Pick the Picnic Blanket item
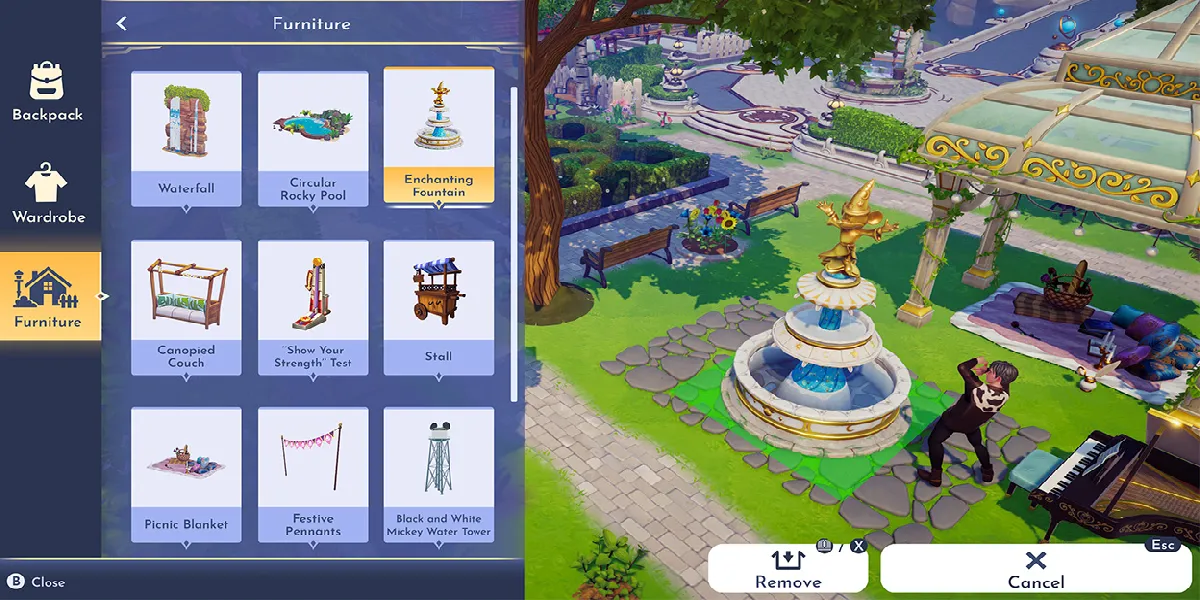Screen dimensions: 1200x600 click(186, 473)
